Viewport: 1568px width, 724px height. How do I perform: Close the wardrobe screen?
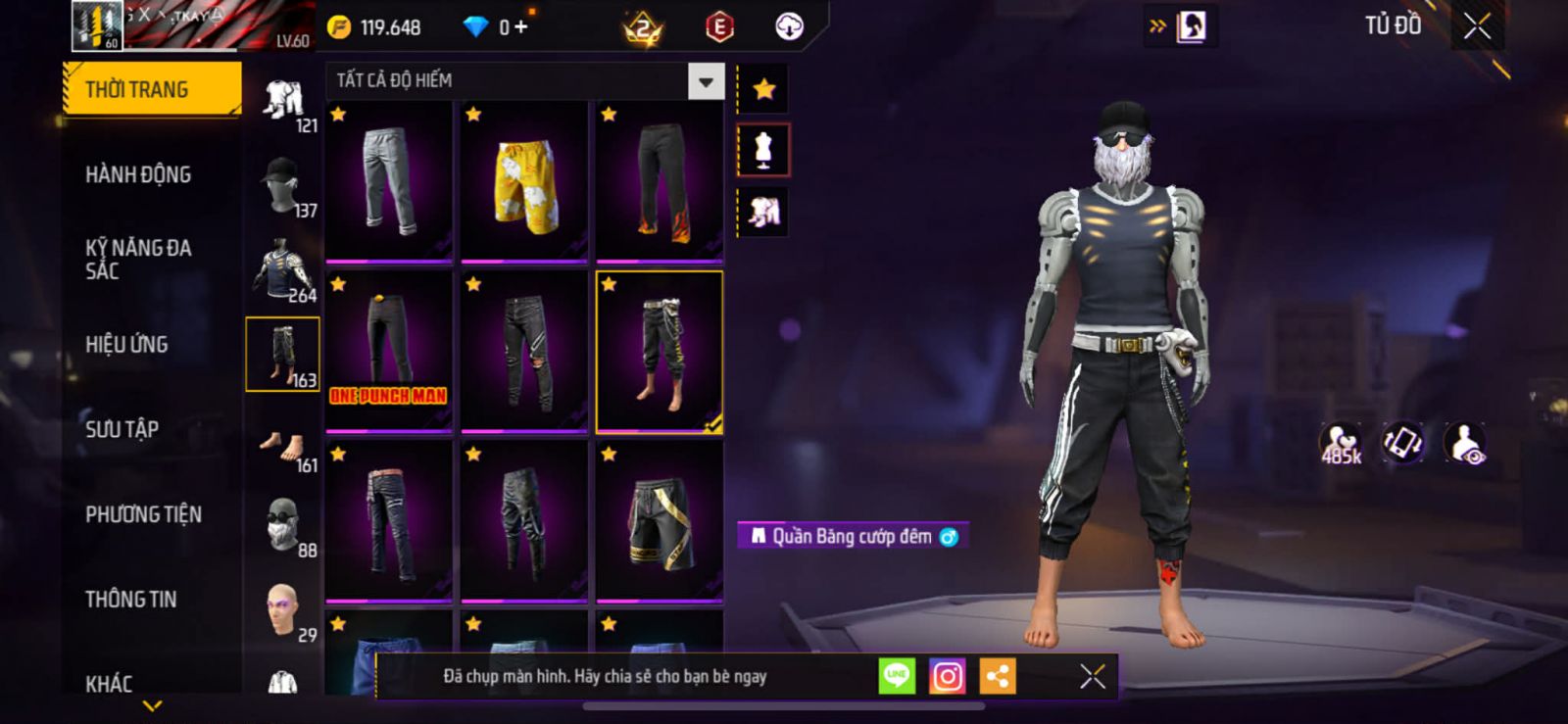tap(1477, 26)
